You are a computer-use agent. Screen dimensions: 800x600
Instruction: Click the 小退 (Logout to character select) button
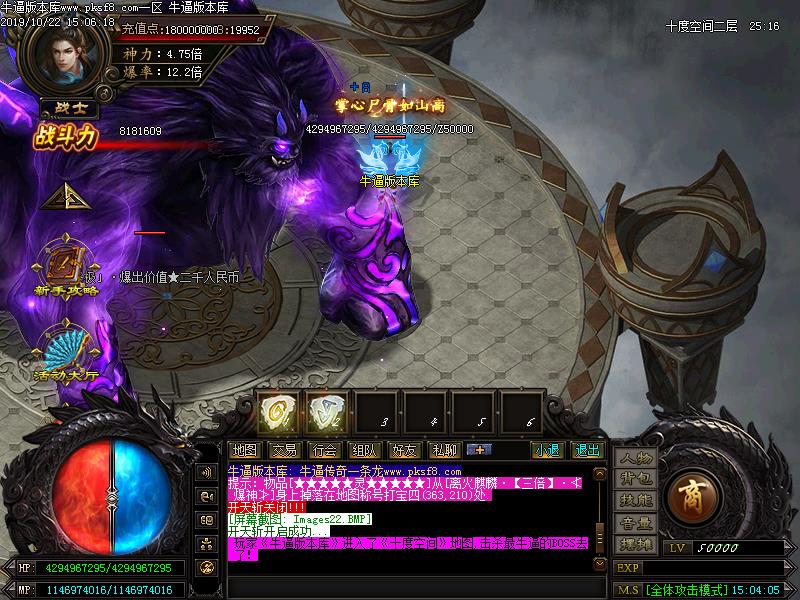pyautogui.click(x=546, y=450)
